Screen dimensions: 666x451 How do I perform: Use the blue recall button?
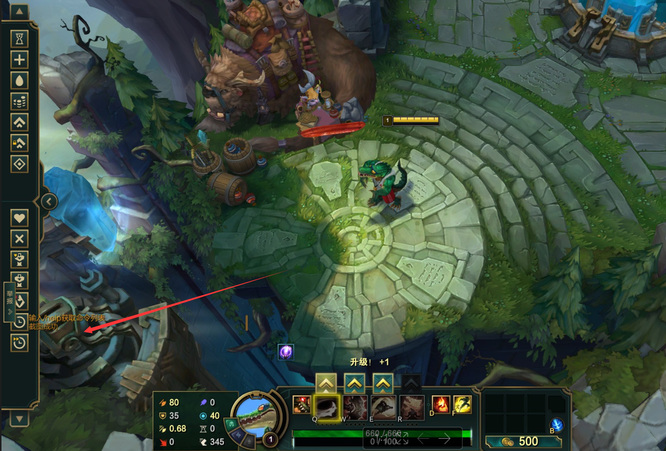point(557,427)
